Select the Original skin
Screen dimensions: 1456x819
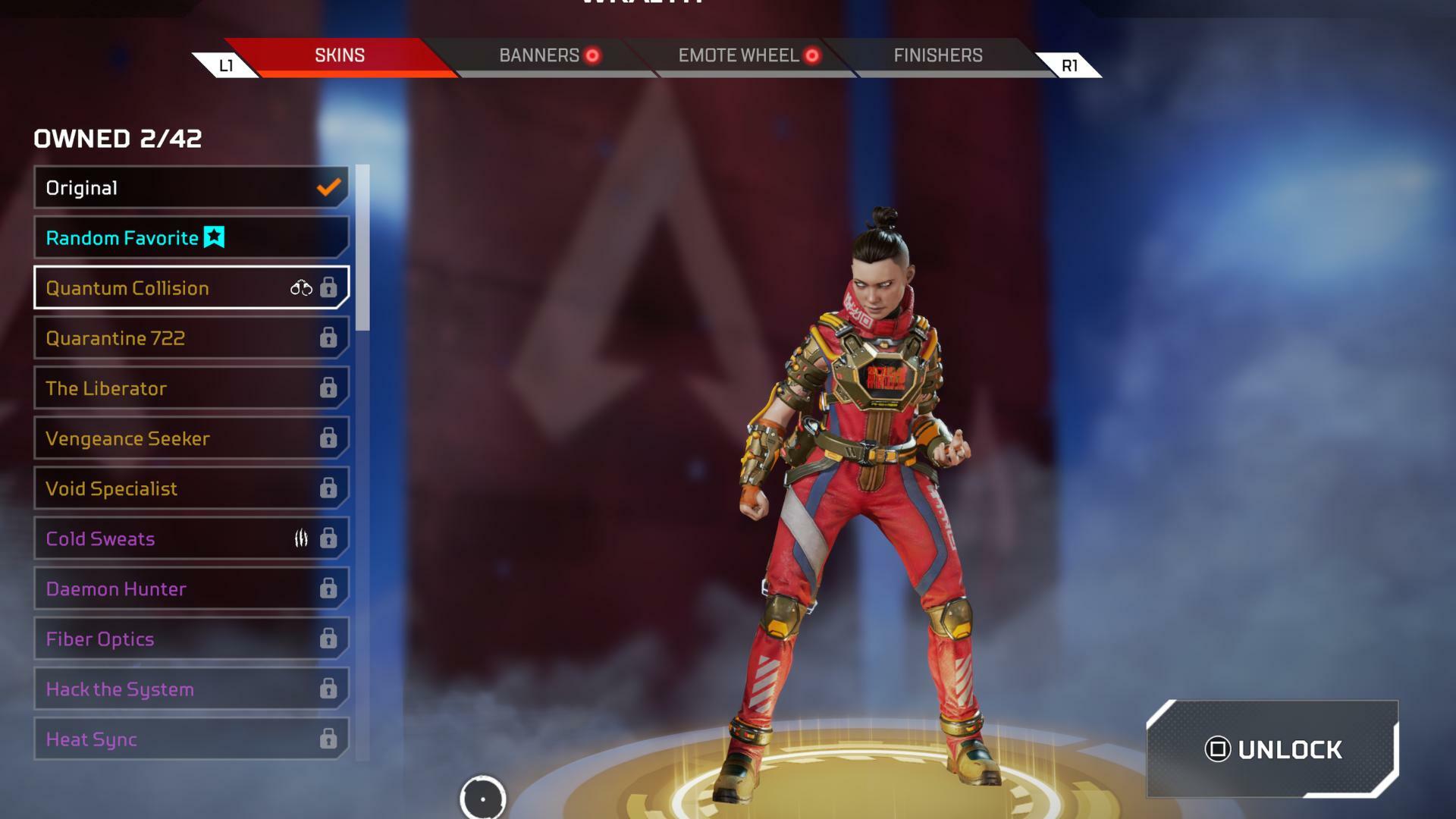191,187
